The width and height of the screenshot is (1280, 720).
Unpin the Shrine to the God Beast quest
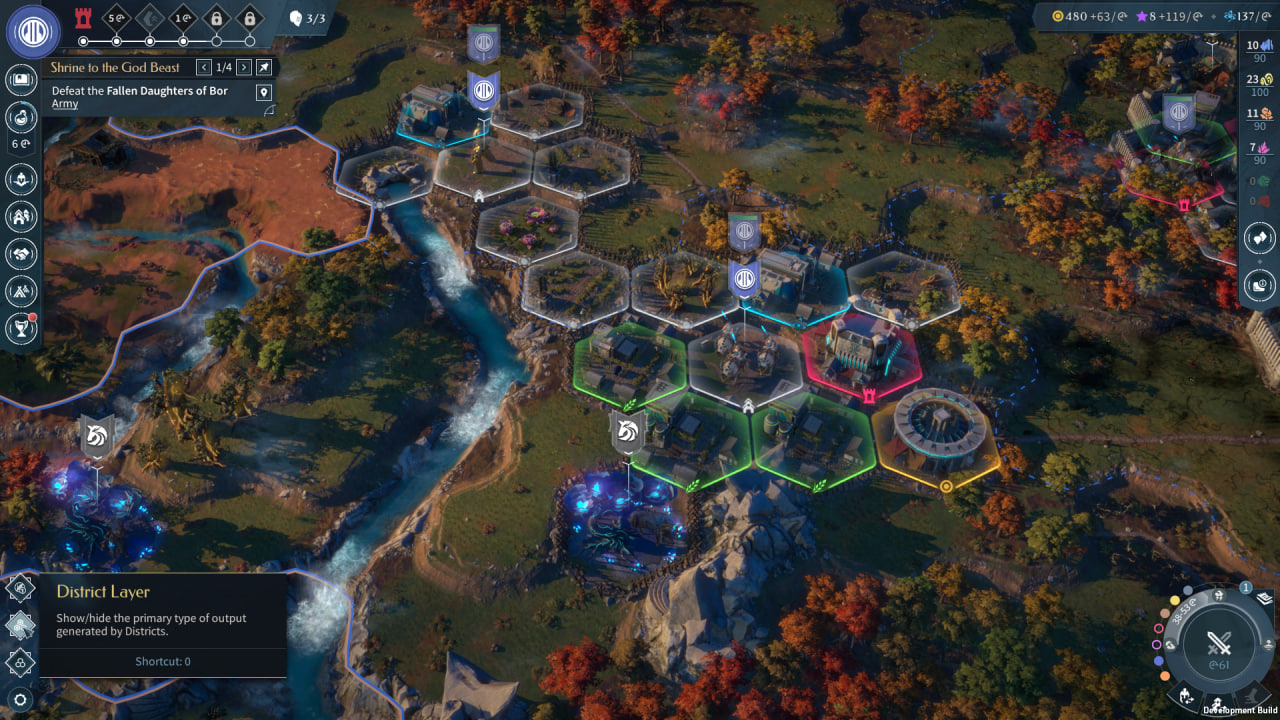(264, 67)
